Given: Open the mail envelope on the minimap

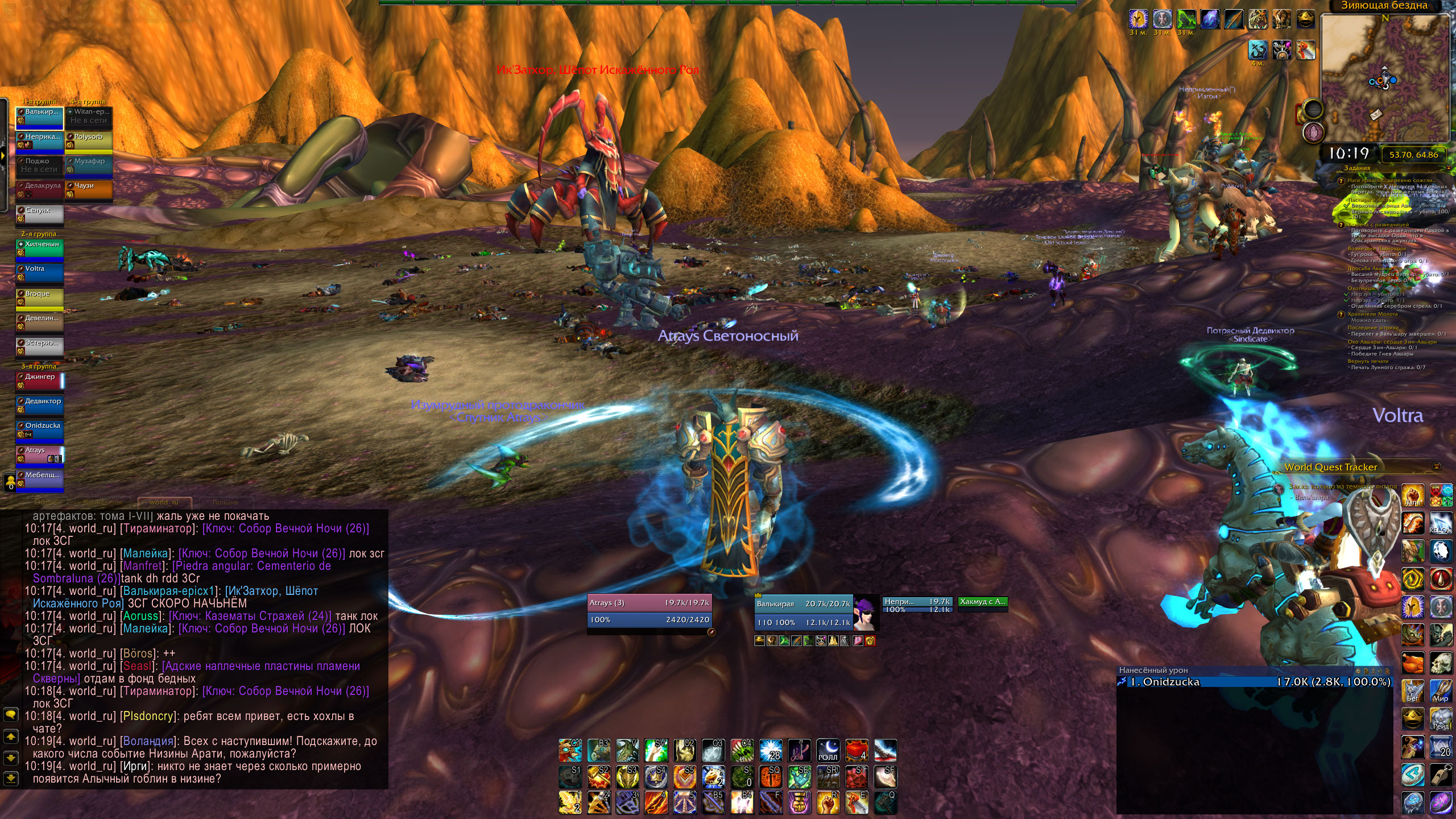Looking at the screenshot, I should 1376,114.
